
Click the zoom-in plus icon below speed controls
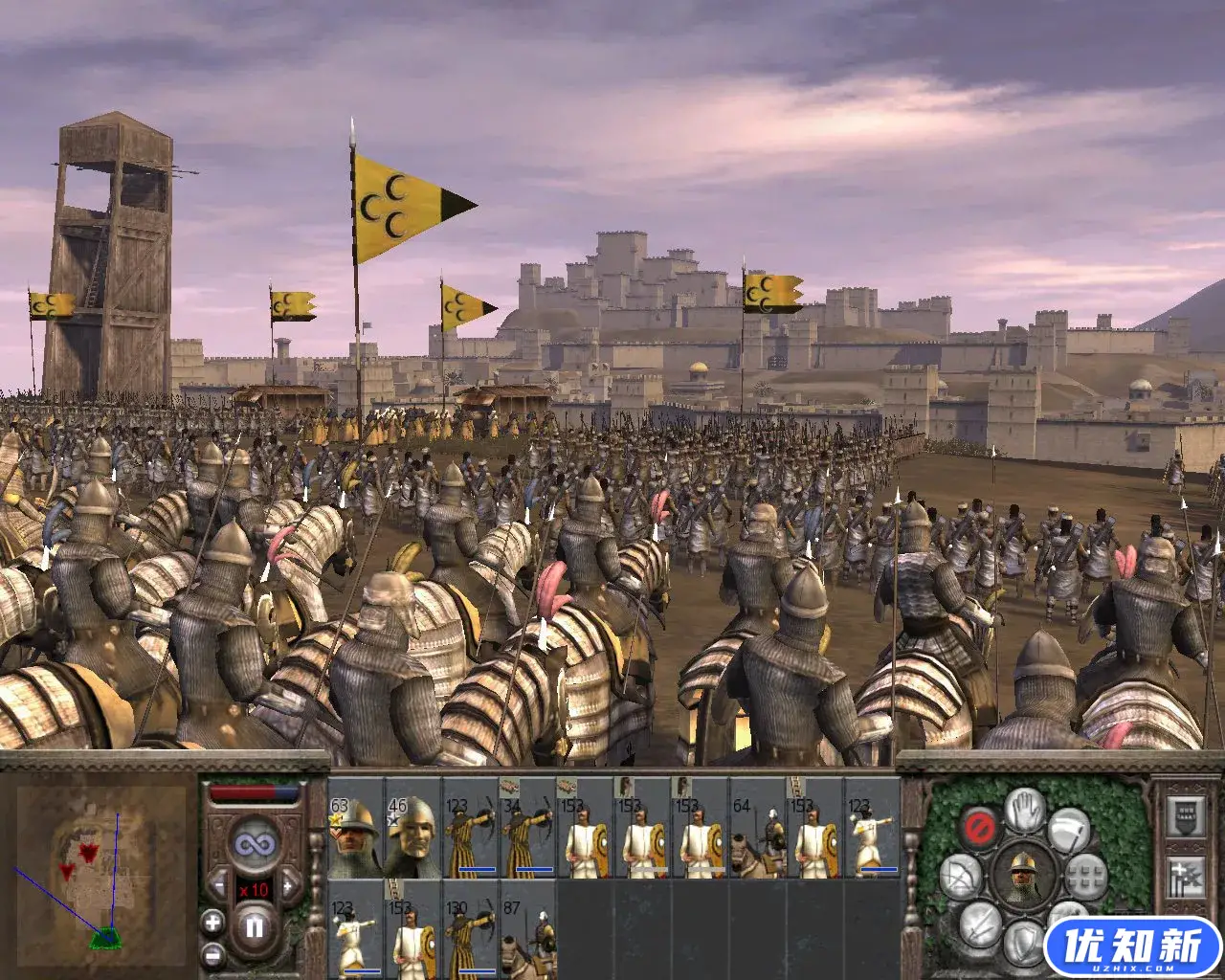212,923
